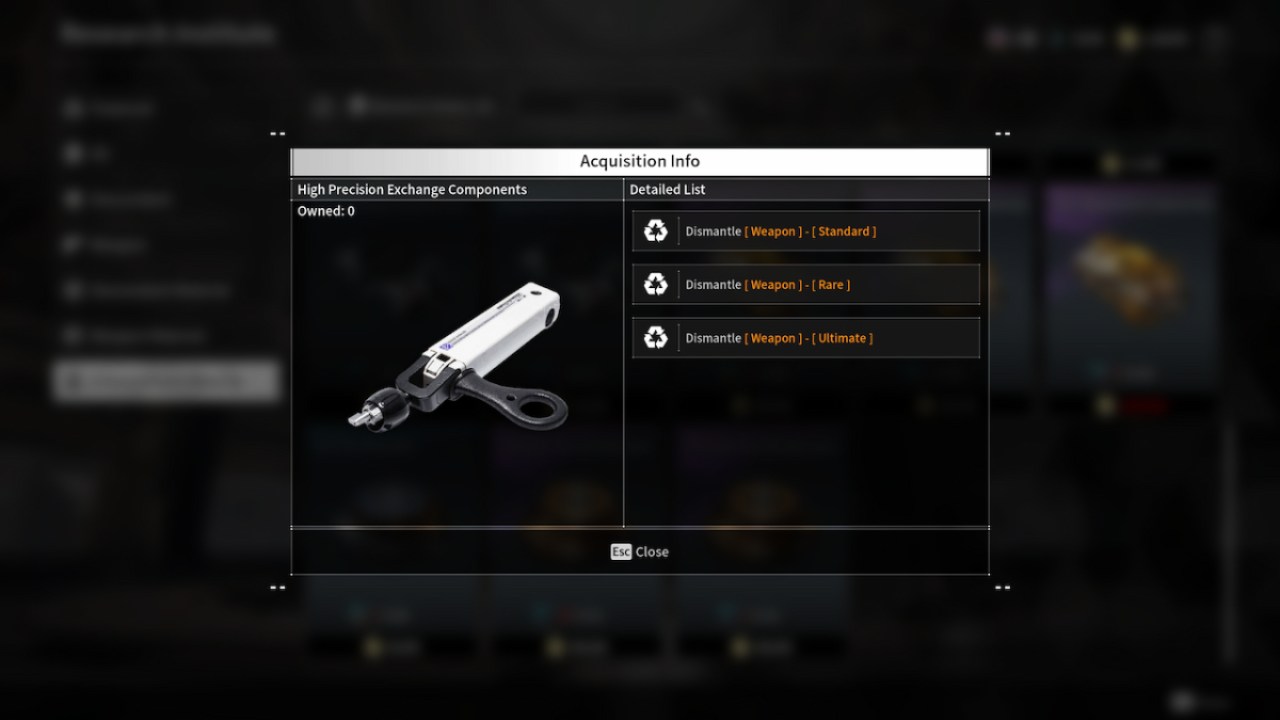This screenshot has width=1280, height=720.
Task: Click the Esc key icon next to Close
Action: (x=620, y=551)
